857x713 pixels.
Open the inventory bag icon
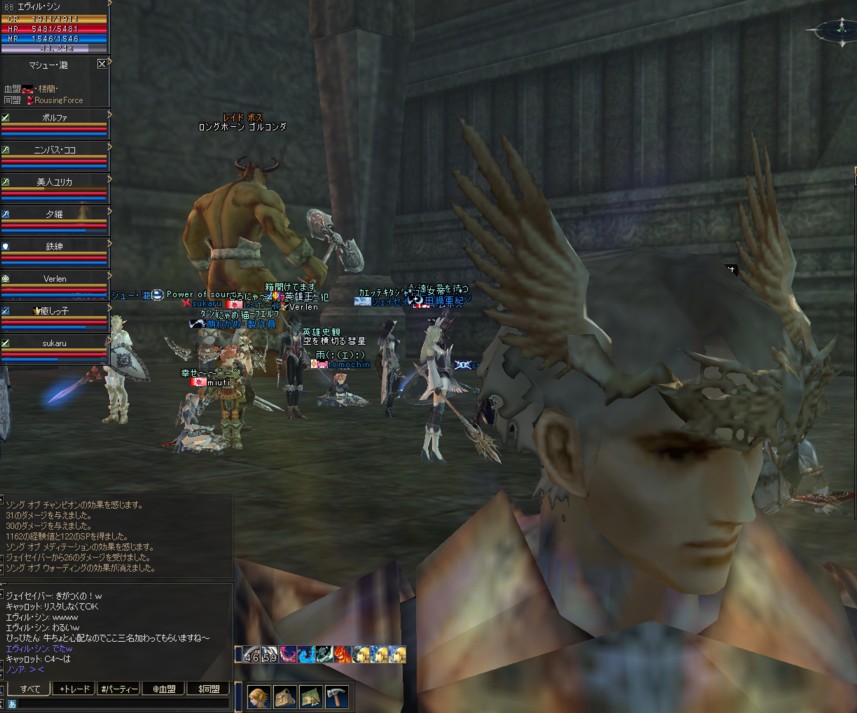(x=284, y=697)
